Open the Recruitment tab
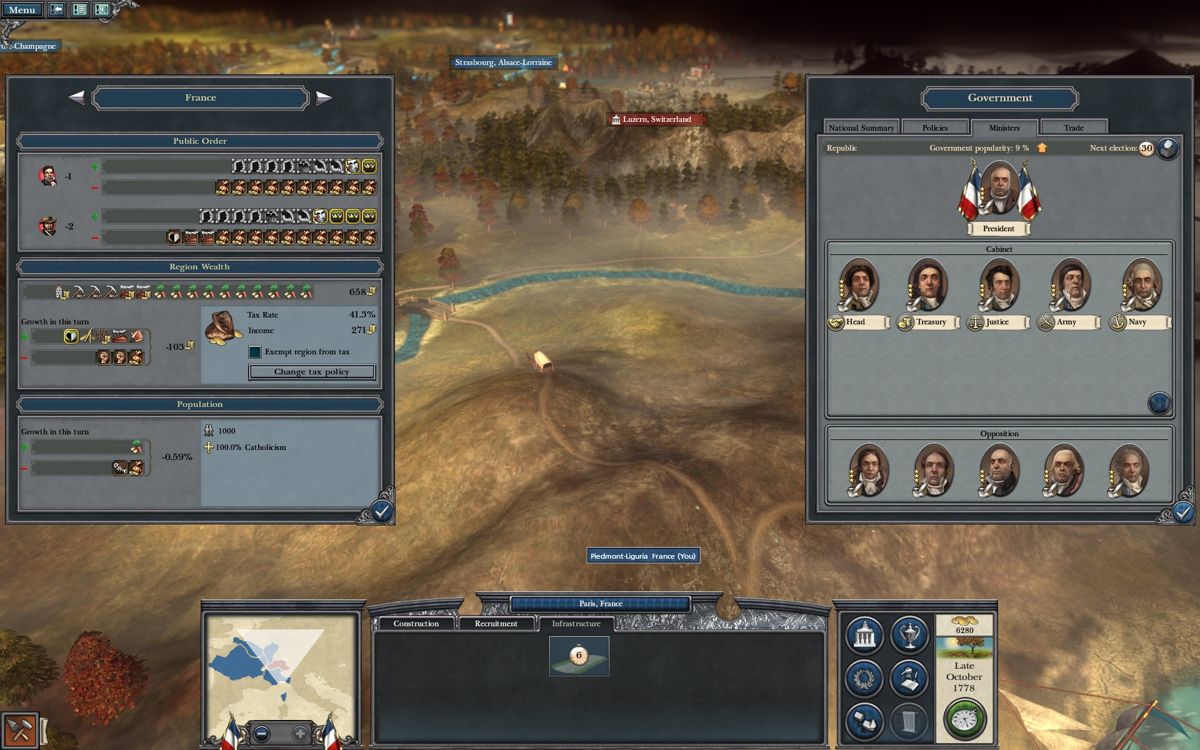This screenshot has width=1200, height=750. click(496, 624)
